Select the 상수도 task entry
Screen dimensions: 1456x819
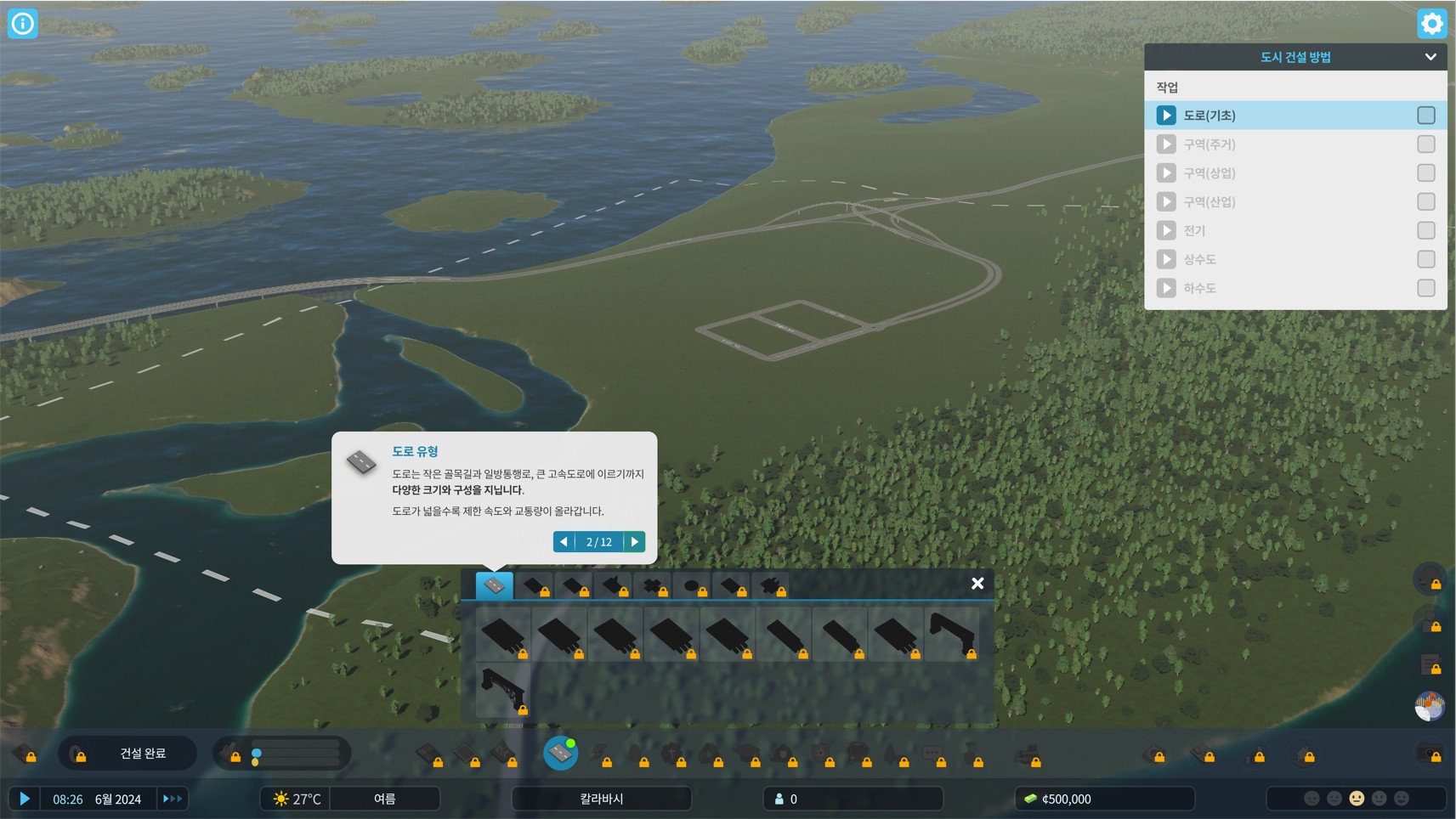(x=1199, y=260)
